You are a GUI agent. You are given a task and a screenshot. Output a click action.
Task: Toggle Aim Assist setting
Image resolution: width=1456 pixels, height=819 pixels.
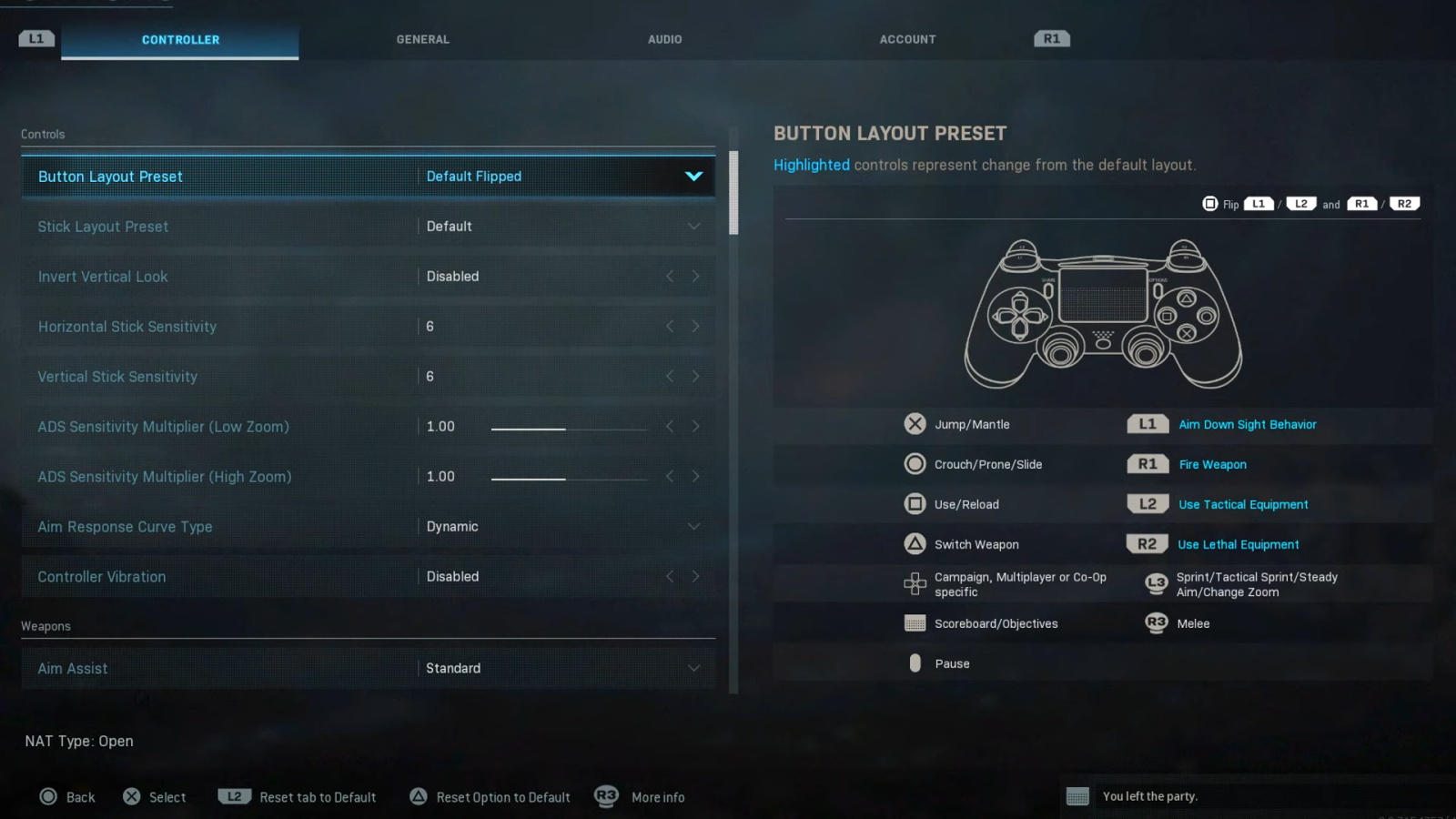pos(693,667)
